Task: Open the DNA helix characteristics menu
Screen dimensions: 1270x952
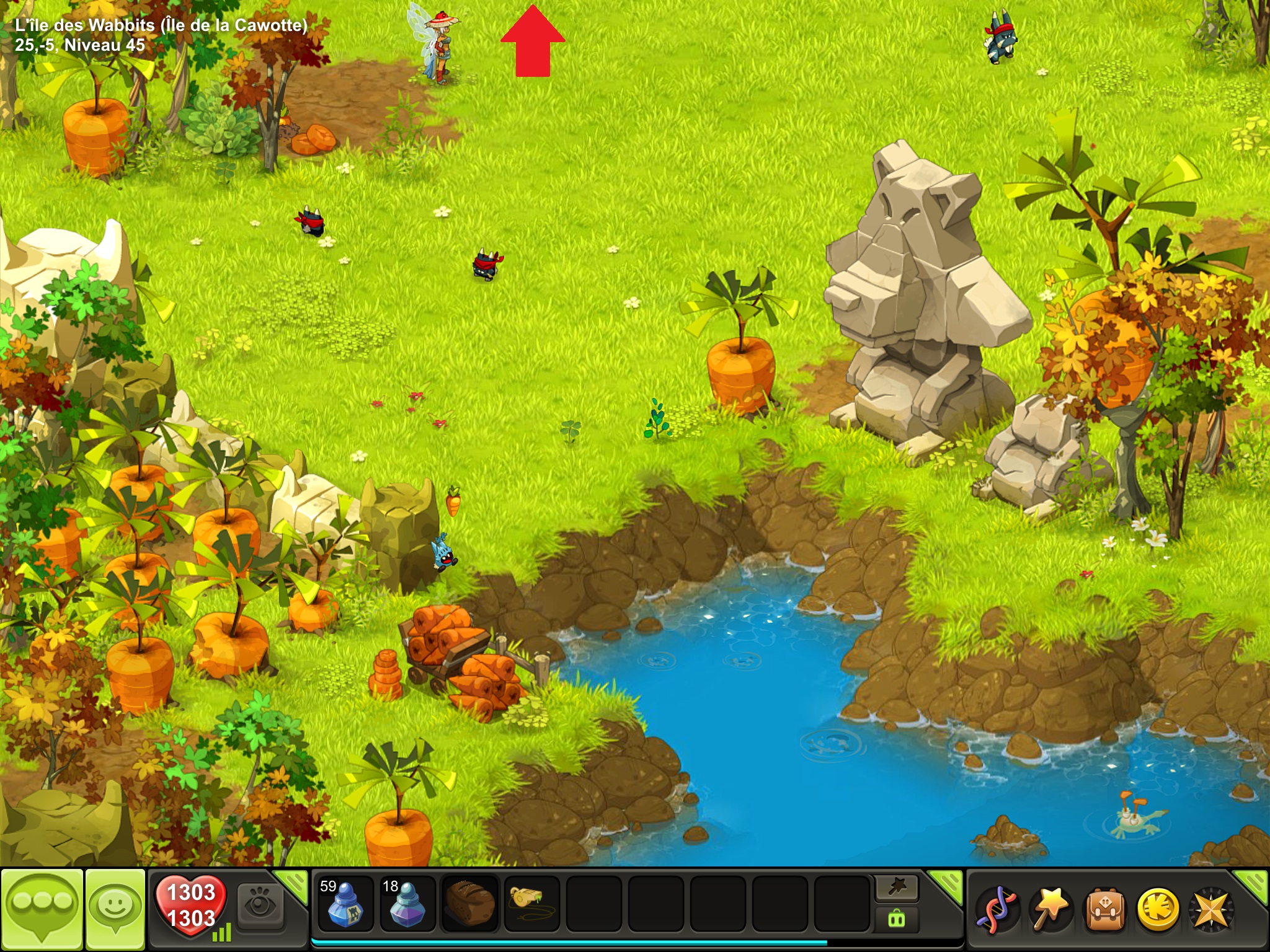Action: coord(997,910)
